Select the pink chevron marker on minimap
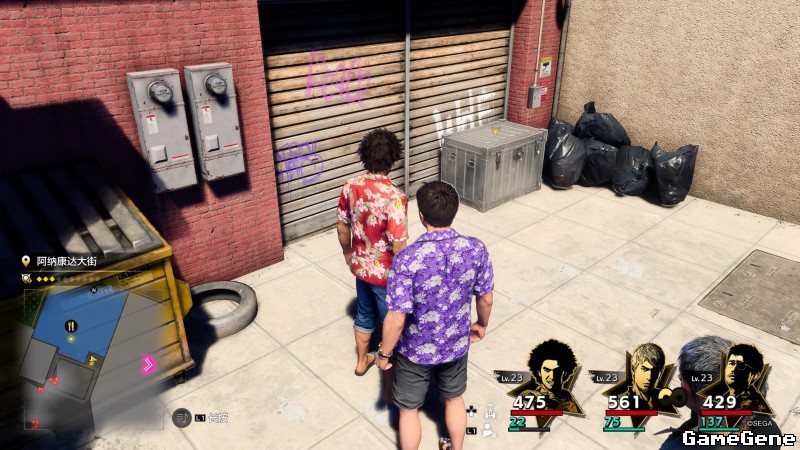 pos(149,364)
